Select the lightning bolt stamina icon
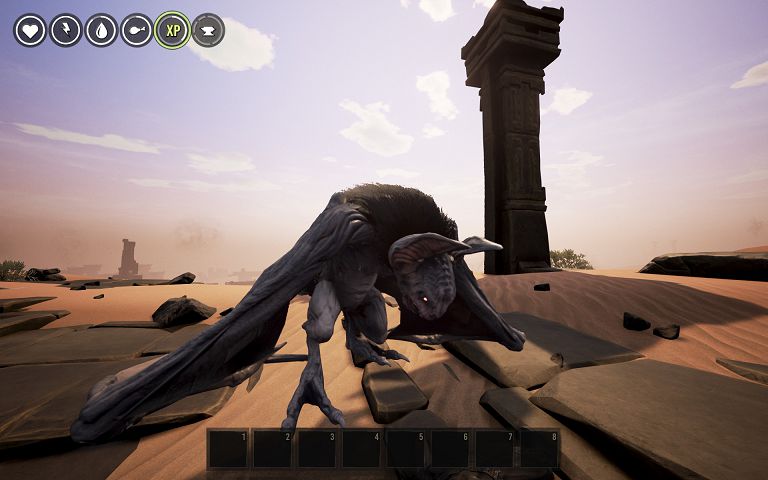Viewport: 768px width, 480px height. pyautogui.click(x=66, y=30)
